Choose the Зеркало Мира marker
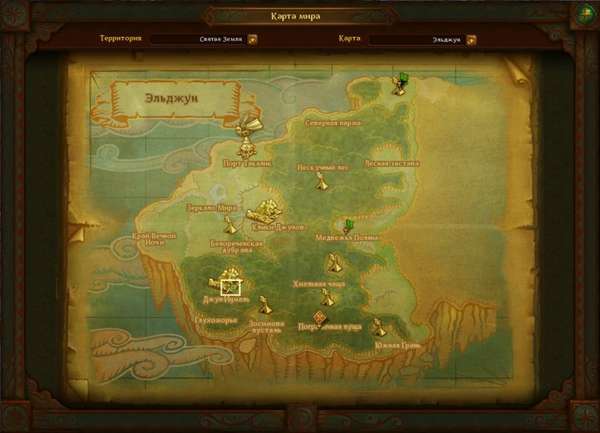 230,225
